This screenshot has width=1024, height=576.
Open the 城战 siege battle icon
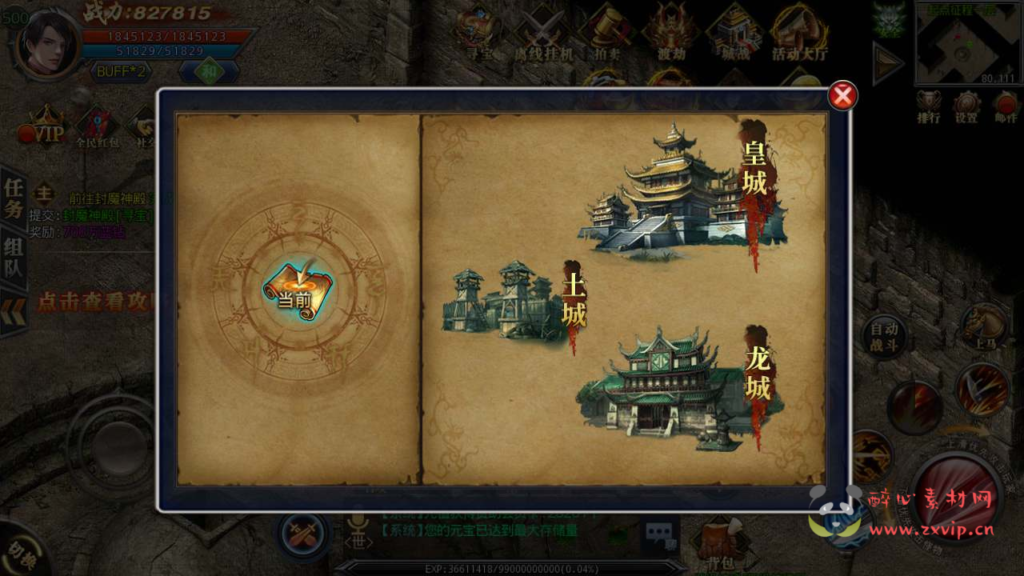[734, 34]
